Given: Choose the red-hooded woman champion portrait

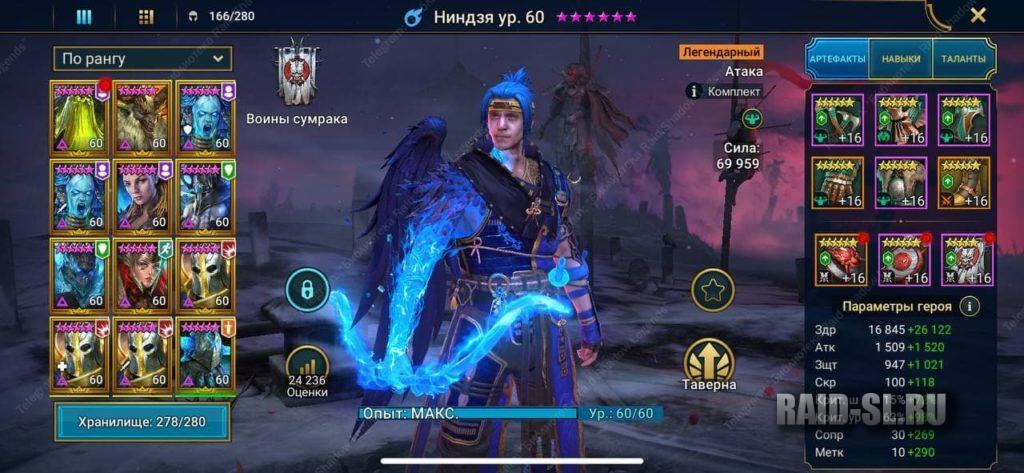Looking at the screenshot, I should point(143,271).
